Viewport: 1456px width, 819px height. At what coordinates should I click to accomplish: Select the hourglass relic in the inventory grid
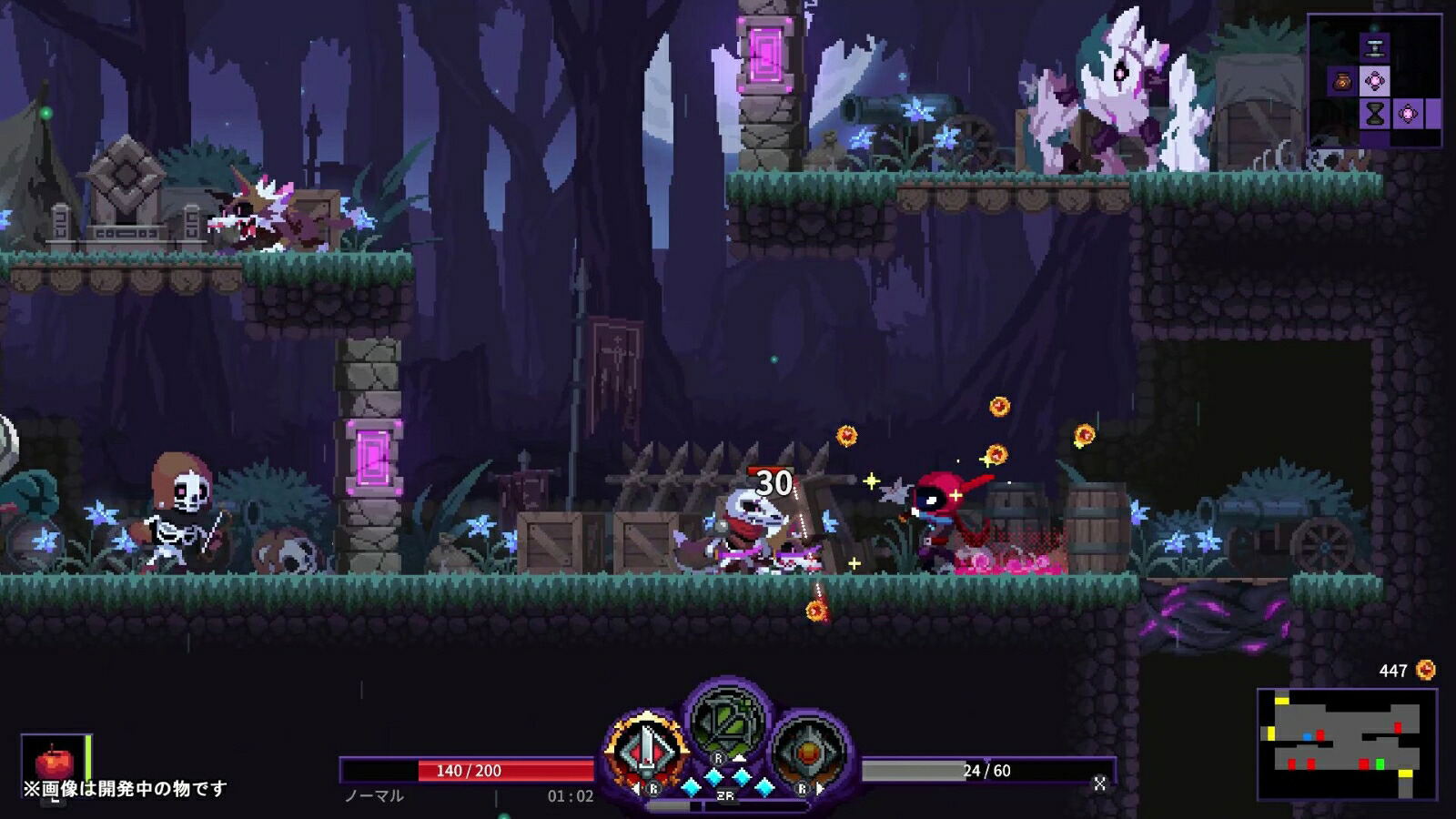(x=1375, y=114)
